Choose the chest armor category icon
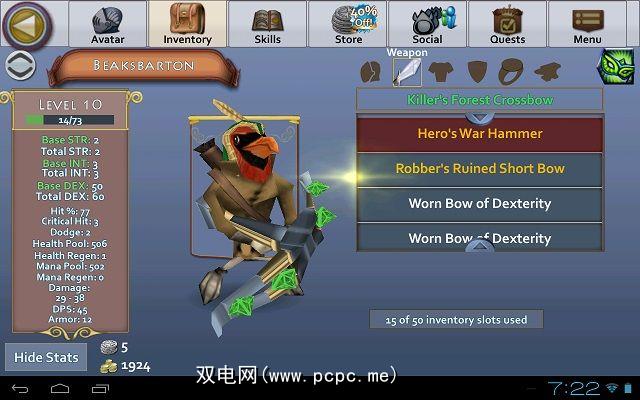Viewport: 640px width, 400px height. (442, 72)
